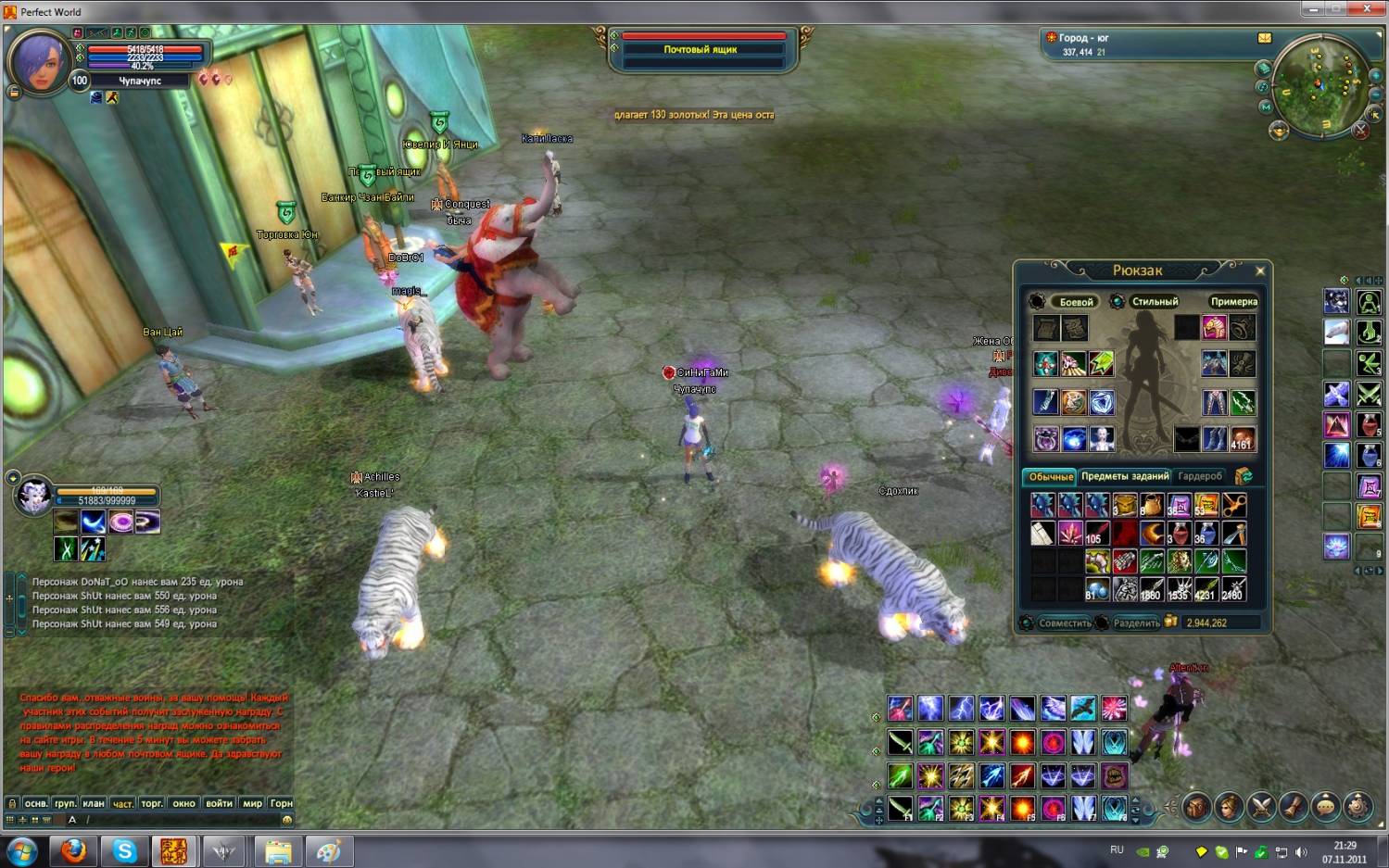
Task: Switch to the Предметы заданий tab
Action: coord(1125,476)
